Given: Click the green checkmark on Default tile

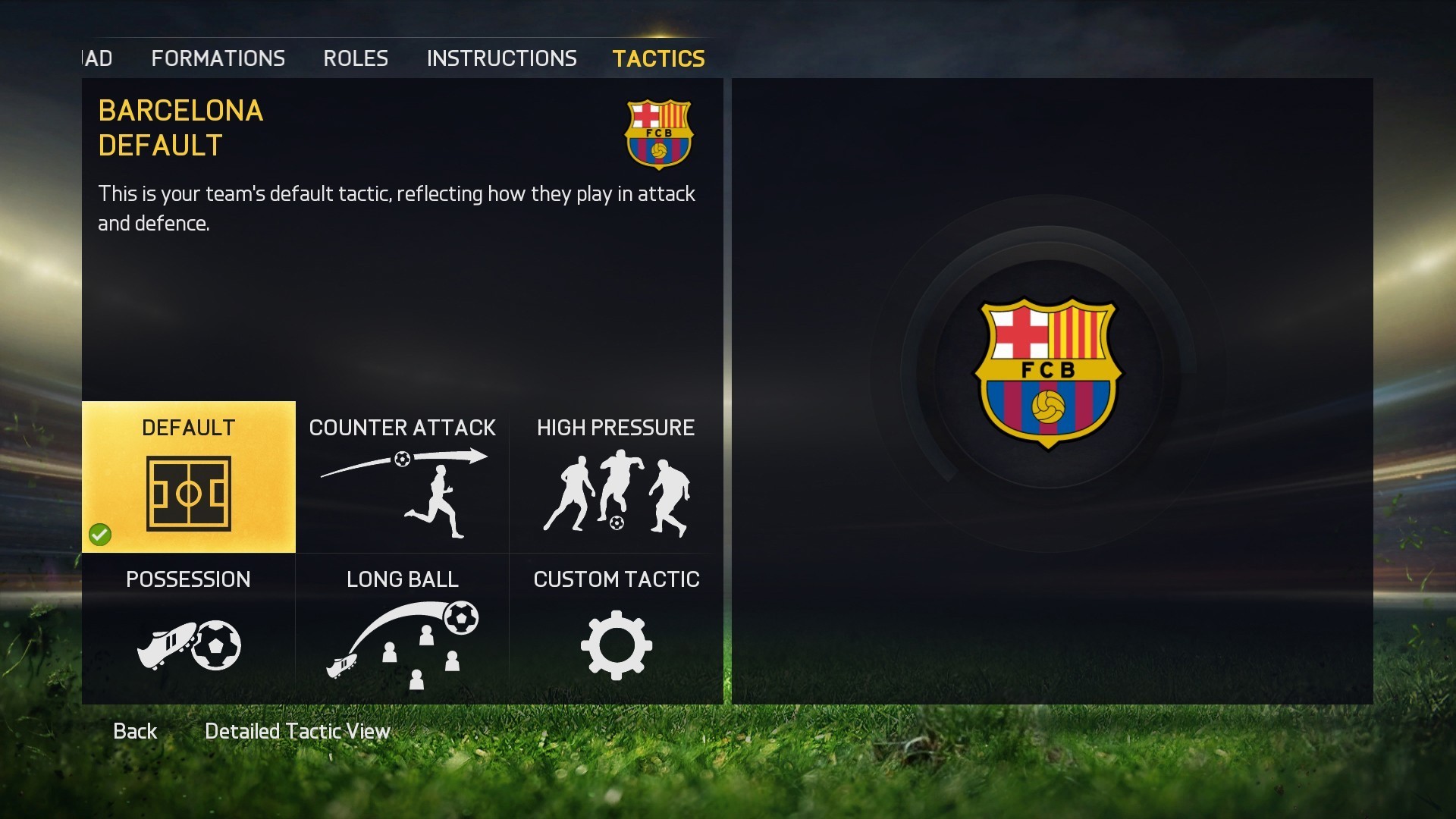Looking at the screenshot, I should tap(101, 535).
